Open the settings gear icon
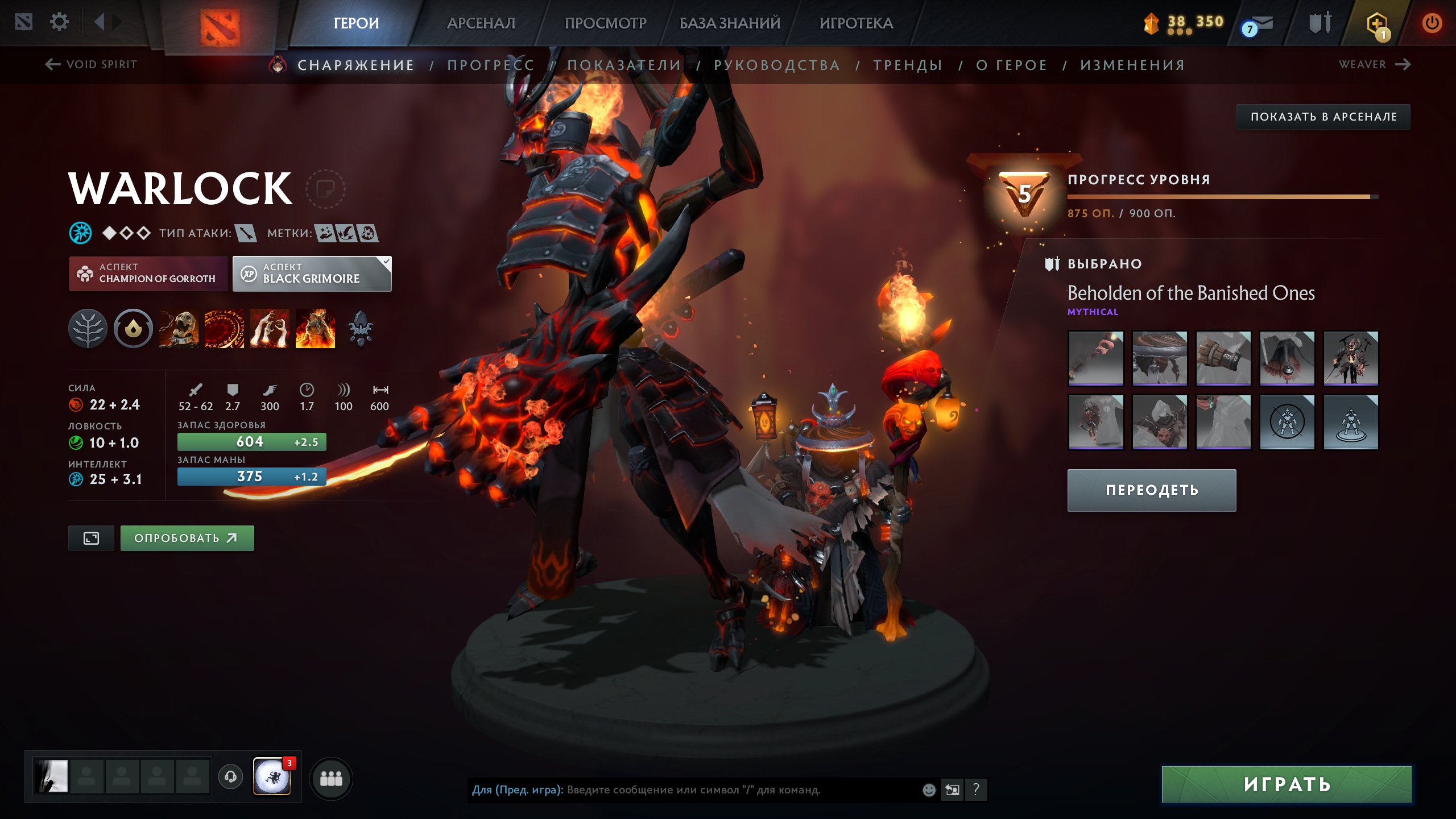 click(59, 22)
